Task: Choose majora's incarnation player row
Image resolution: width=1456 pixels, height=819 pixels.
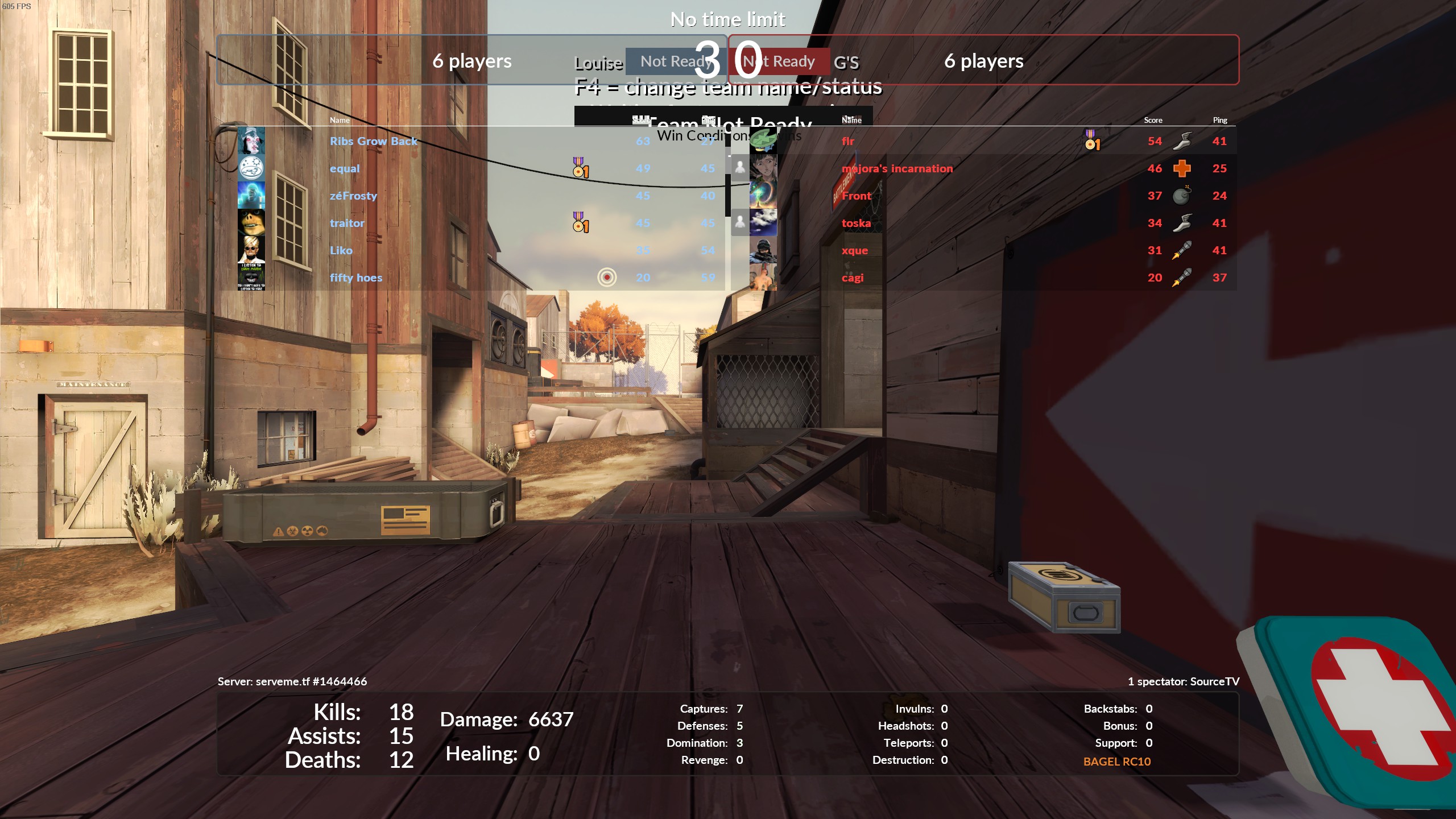Action: point(897,168)
